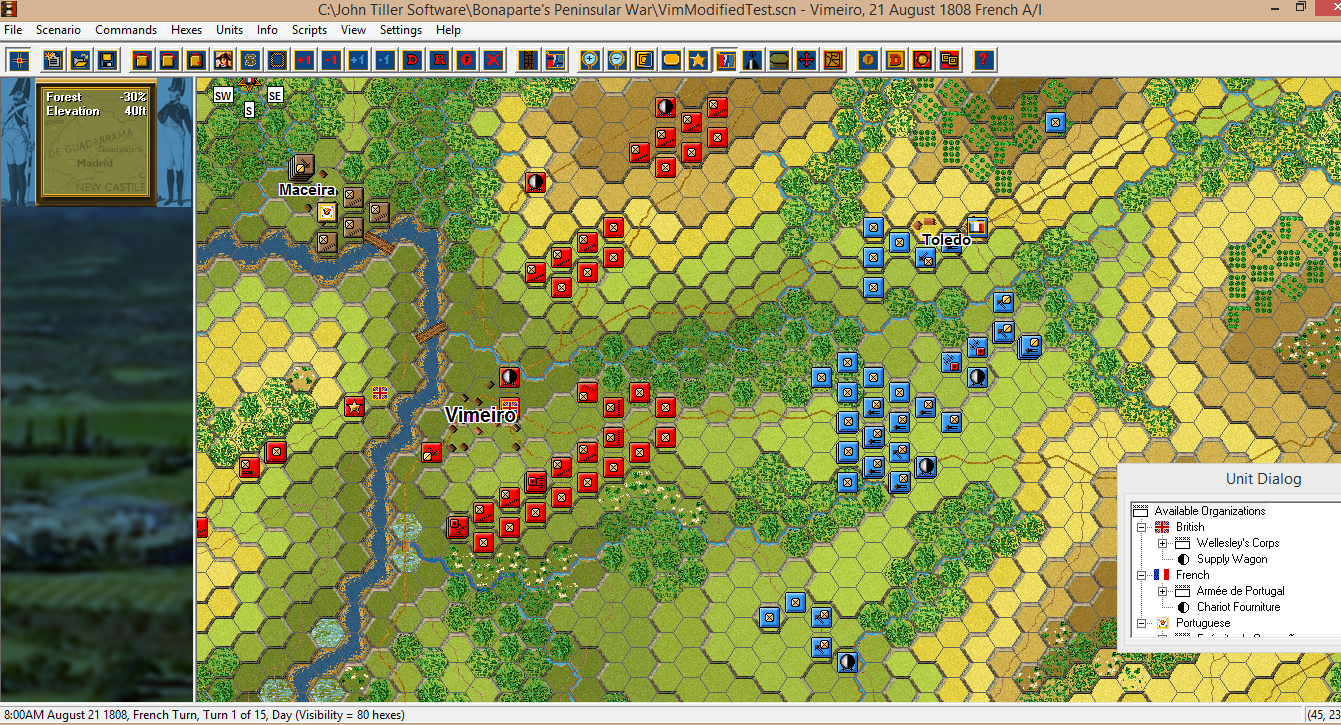Image resolution: width=1341 pixels, height=725 pixels.
Task: Open the Units menu
Action: point(229,30)
